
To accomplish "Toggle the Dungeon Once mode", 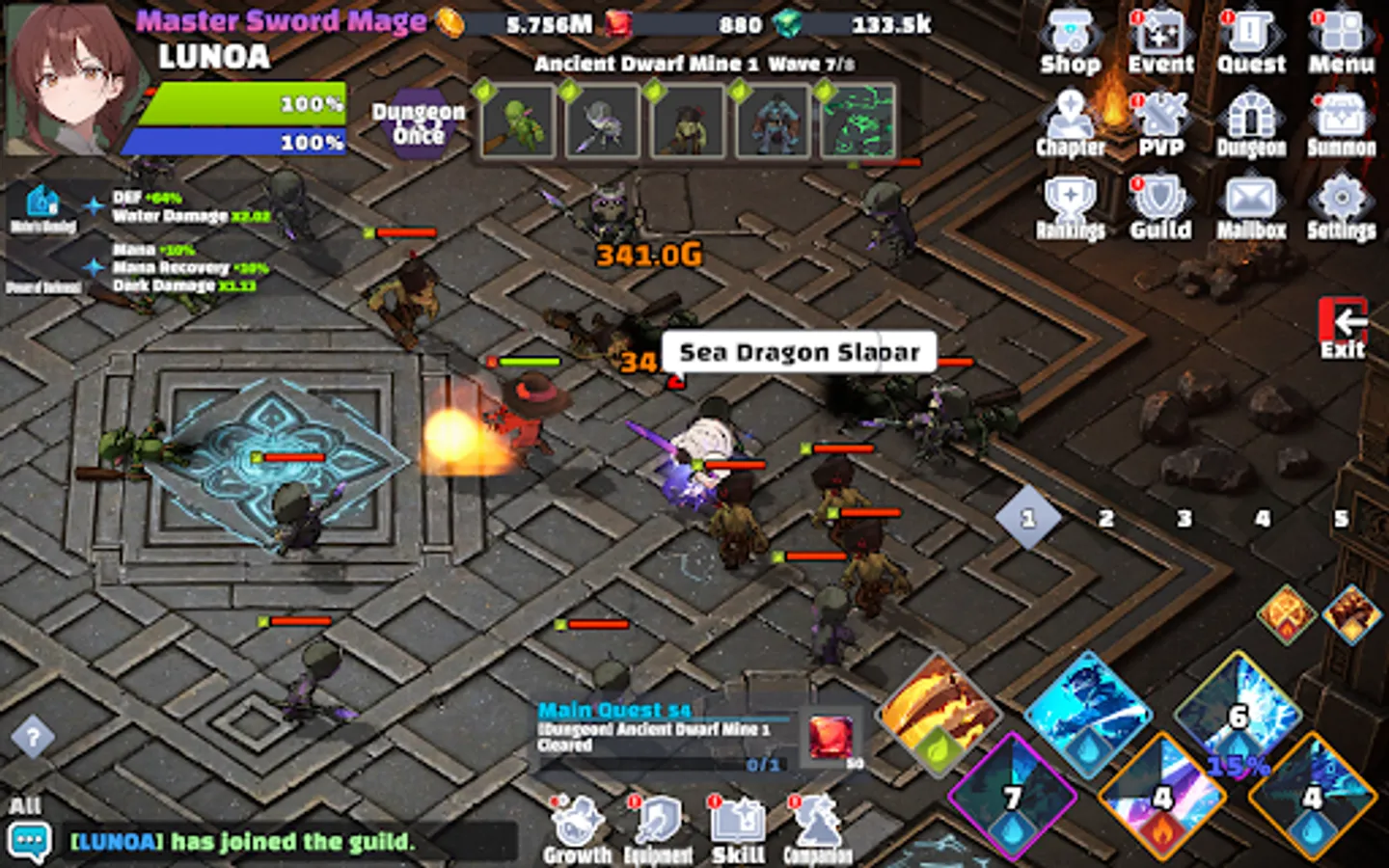I will point(417,121).
